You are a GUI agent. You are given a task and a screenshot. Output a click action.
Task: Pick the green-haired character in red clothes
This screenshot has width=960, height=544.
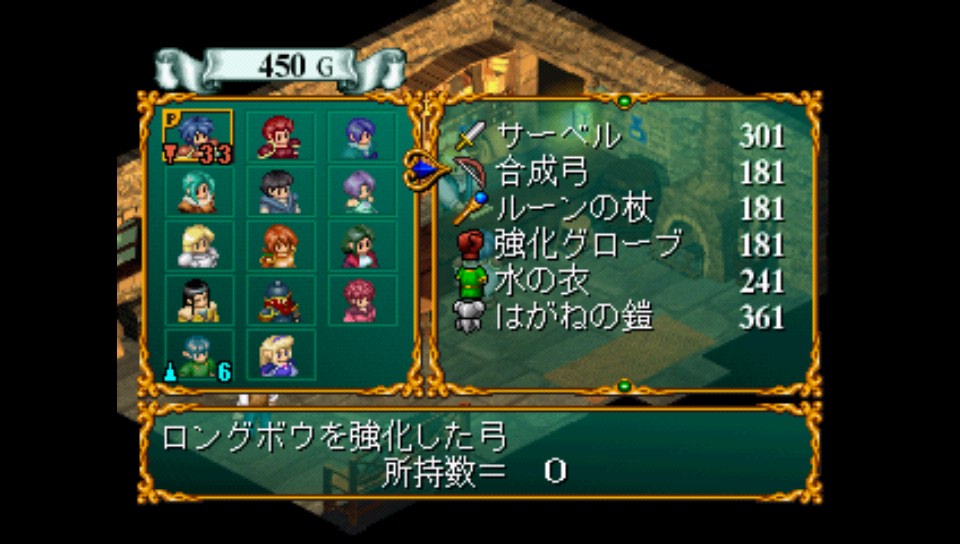(363, 246)
